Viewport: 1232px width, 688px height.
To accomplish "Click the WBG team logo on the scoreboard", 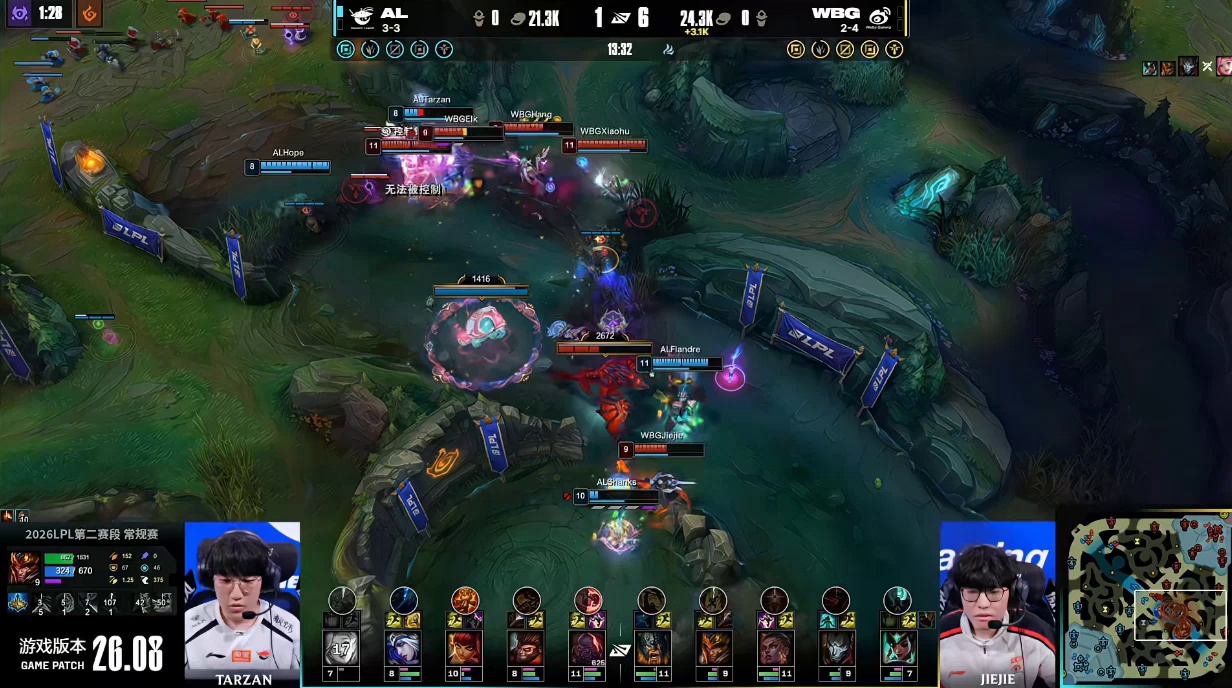I will pyautogui.click(x=879, y=17).
